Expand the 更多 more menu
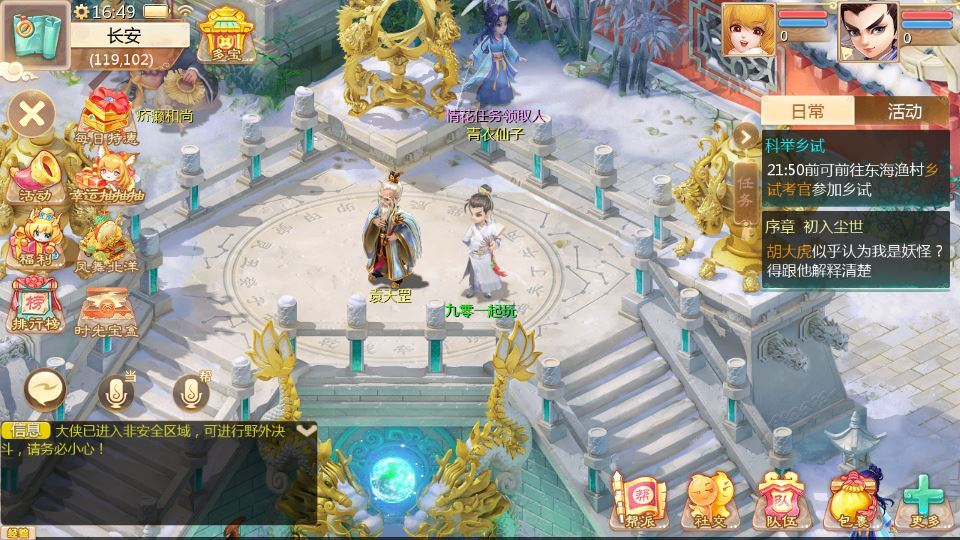 point(924,499)
